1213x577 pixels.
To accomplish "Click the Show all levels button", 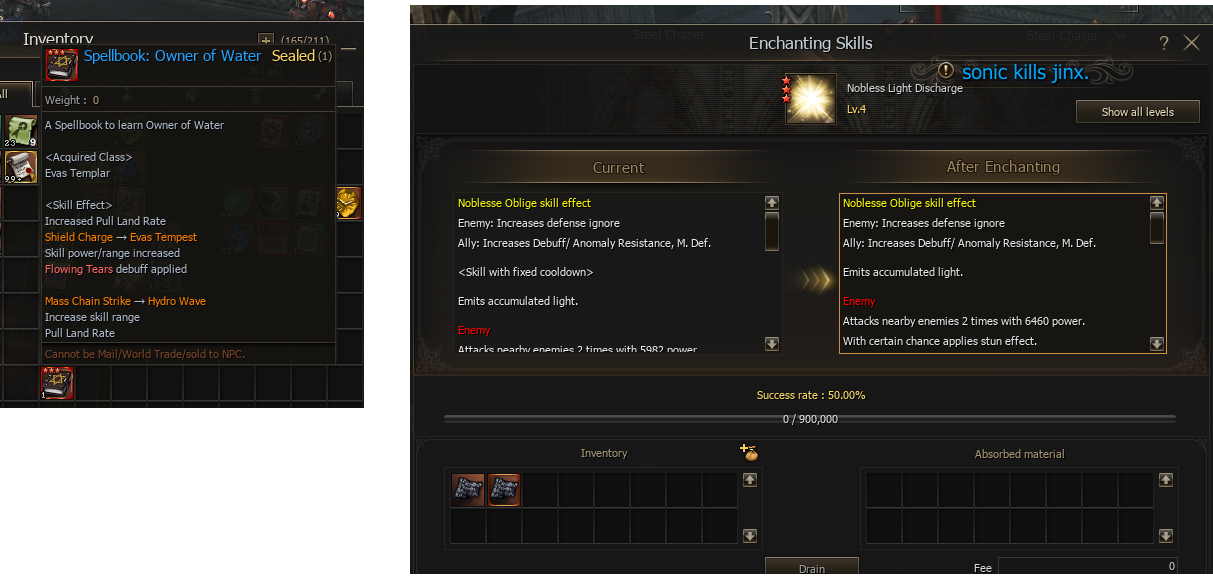I will click(x=1137, y=112).
